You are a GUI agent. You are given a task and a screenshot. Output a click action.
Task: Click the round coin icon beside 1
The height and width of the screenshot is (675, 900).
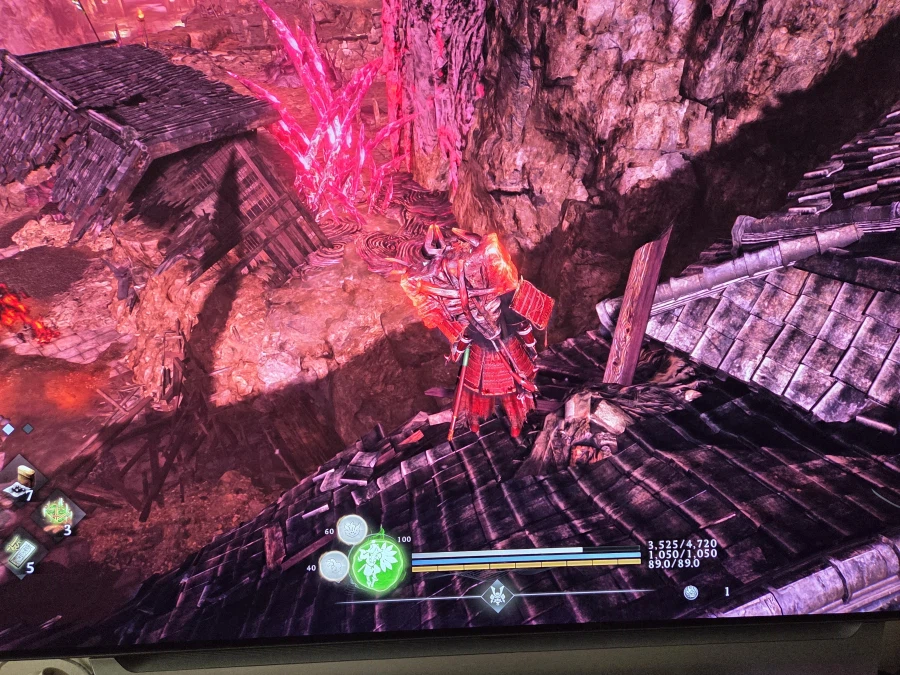point(691,592)
